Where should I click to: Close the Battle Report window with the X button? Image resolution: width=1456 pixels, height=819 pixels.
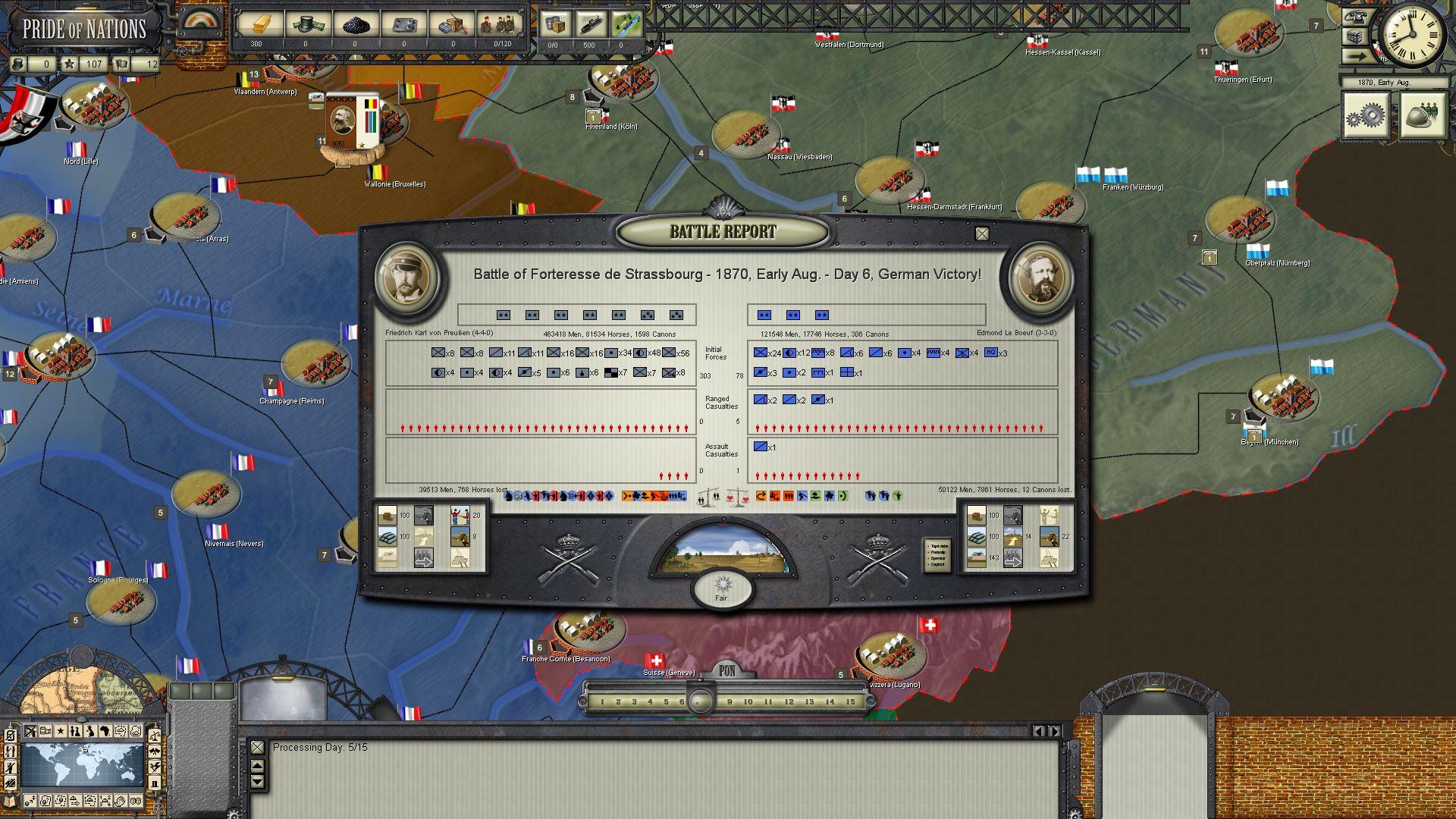[984, 234]
